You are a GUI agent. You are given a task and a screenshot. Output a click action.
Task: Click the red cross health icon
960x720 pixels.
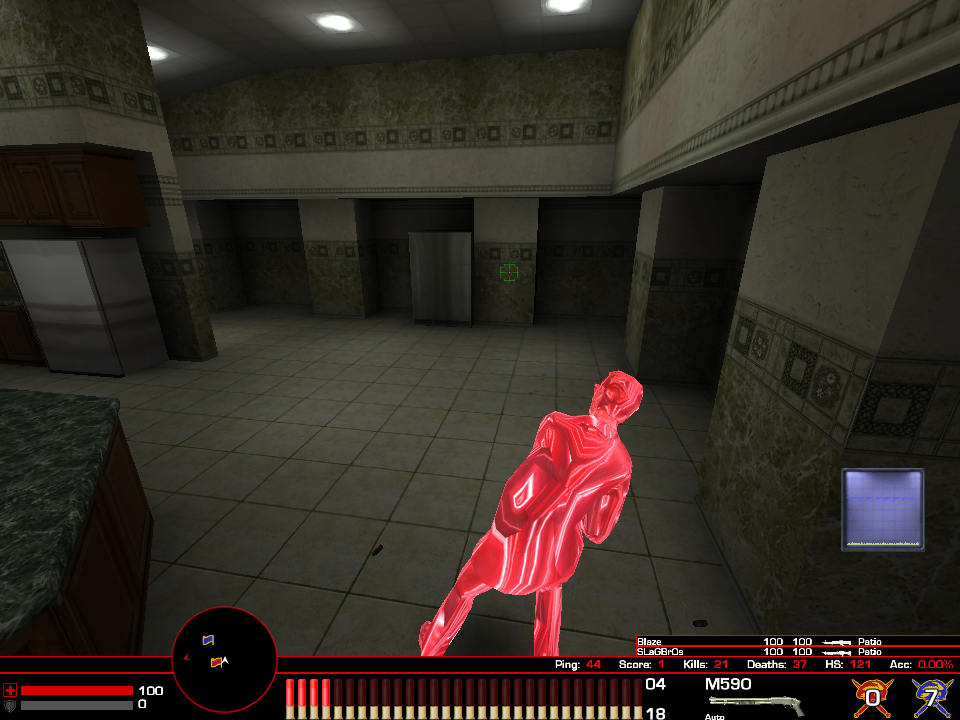point(10,690)
